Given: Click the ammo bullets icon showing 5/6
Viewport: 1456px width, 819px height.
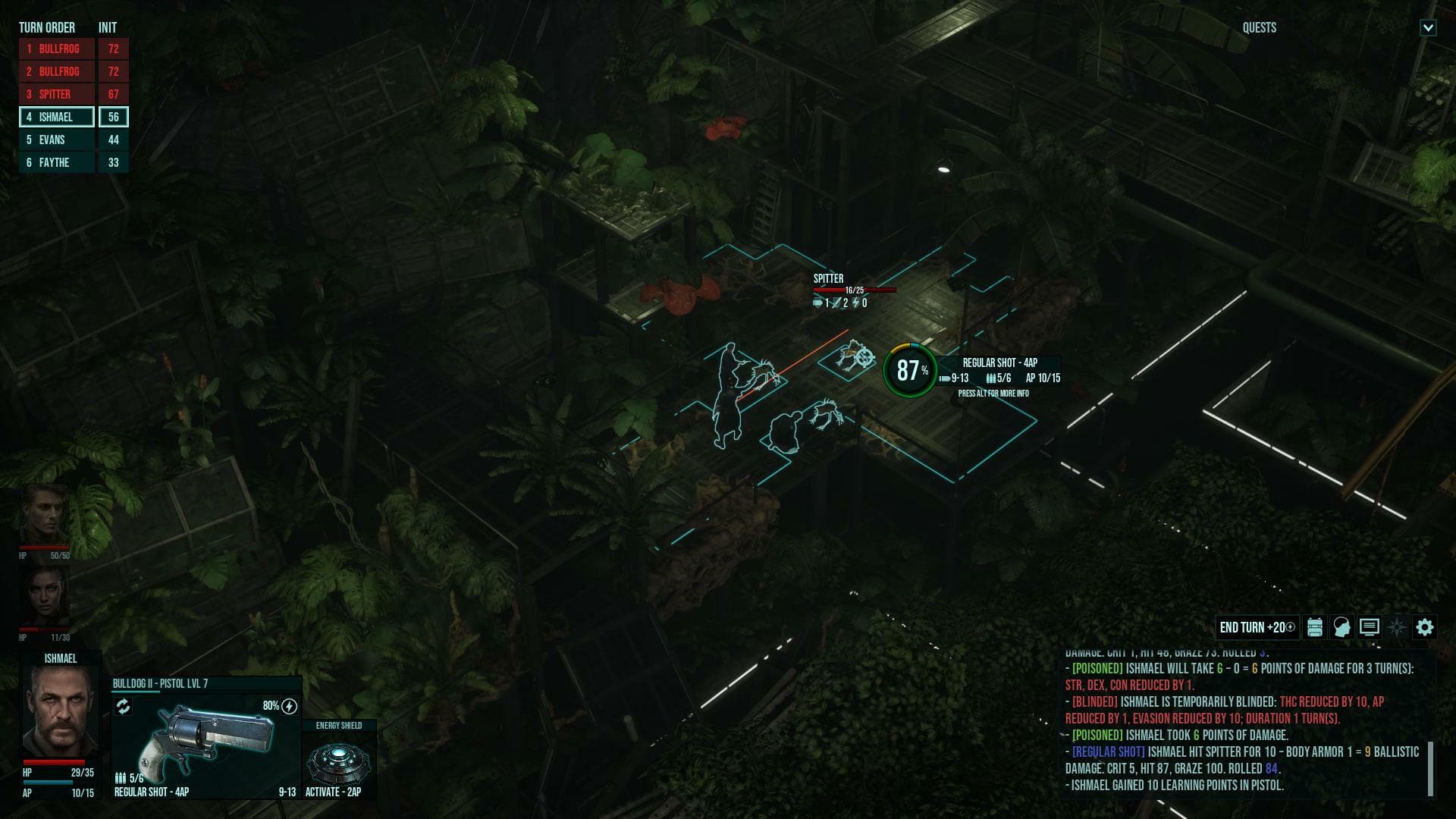Looking at the screenshot, I should point(121,777).
